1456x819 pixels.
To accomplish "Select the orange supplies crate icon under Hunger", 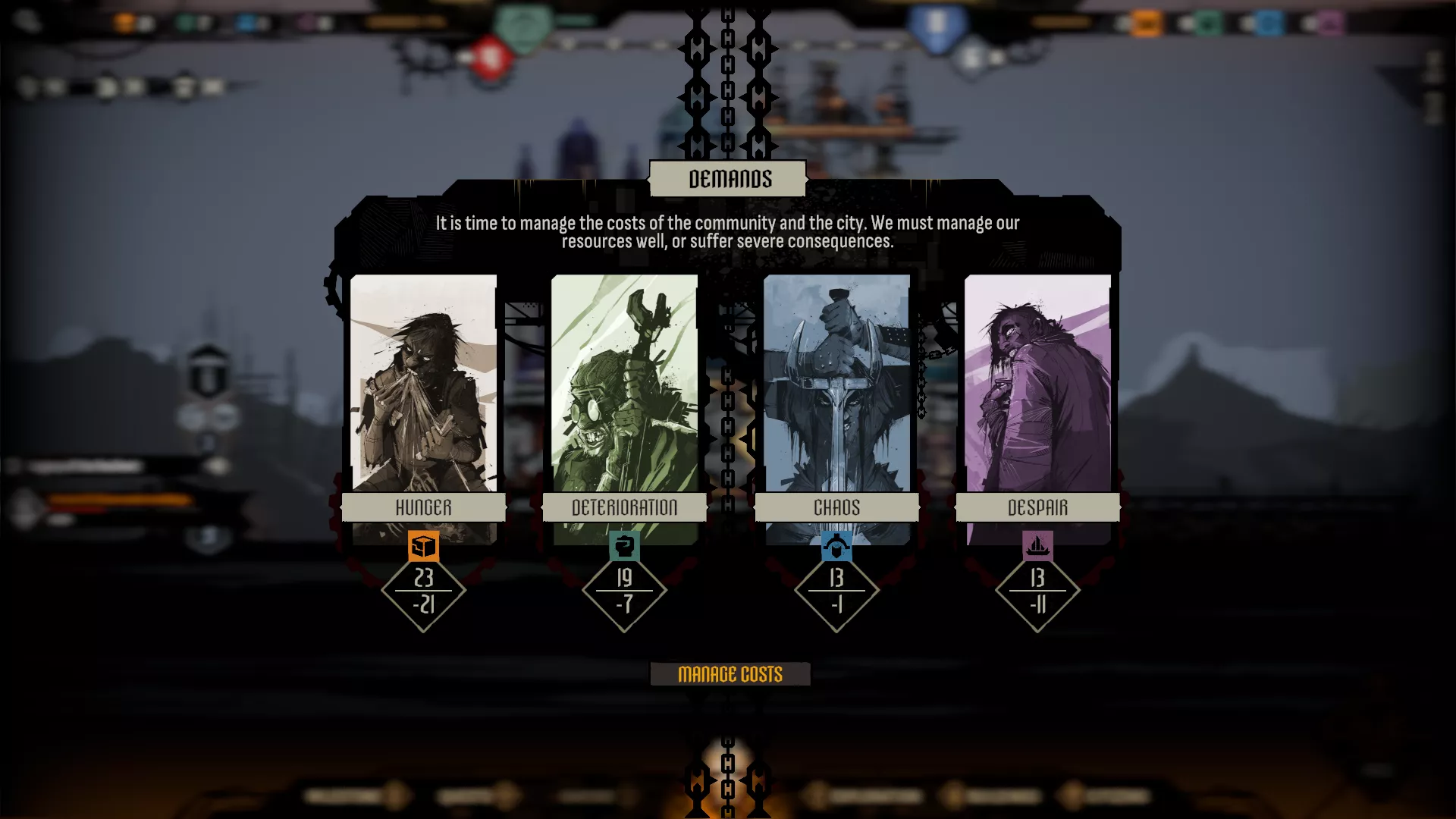I will tap(424, 545).
